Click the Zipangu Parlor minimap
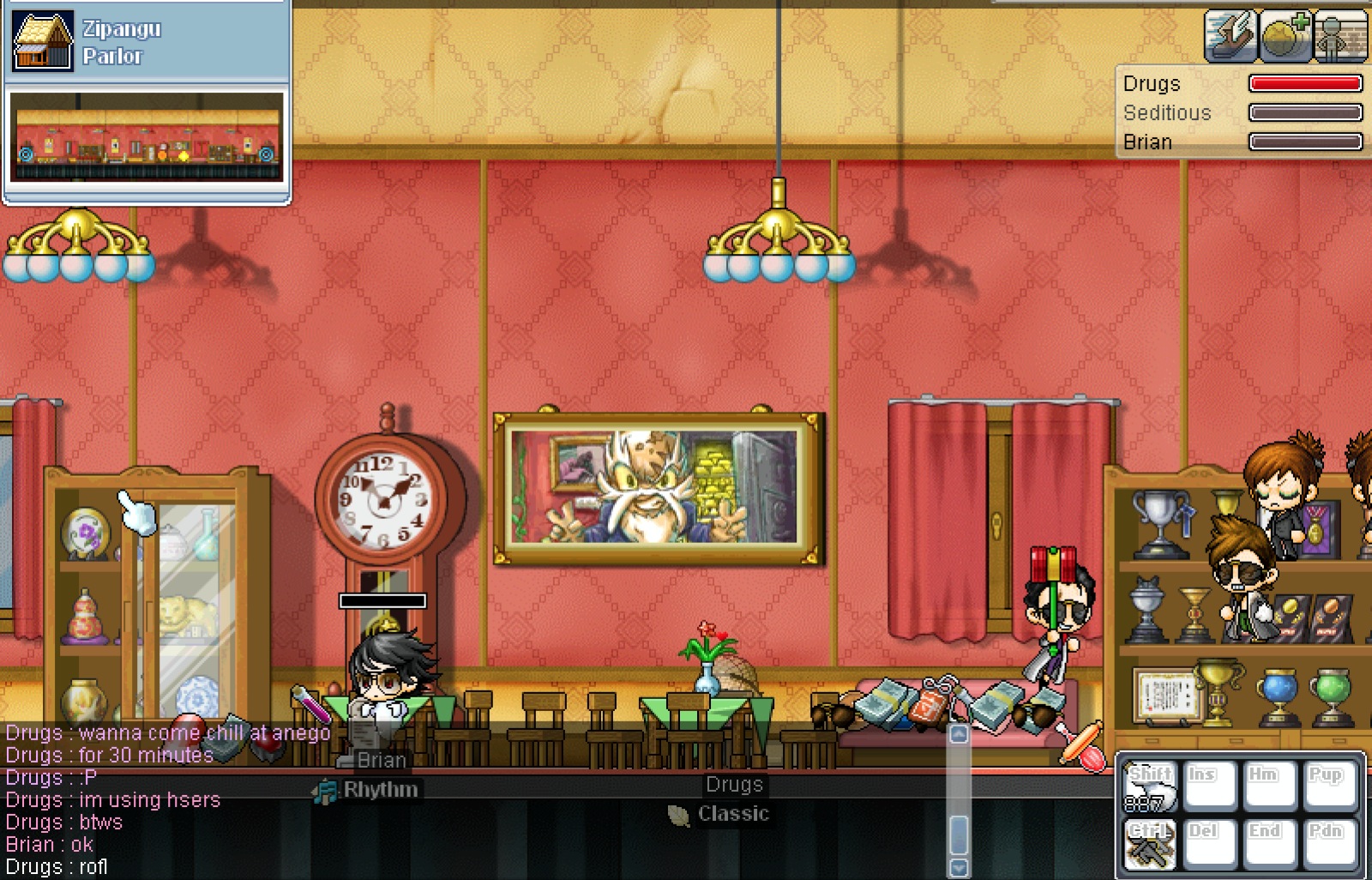Image resolution: width=1372 pixels, height=880 pixels. (147, 137)
